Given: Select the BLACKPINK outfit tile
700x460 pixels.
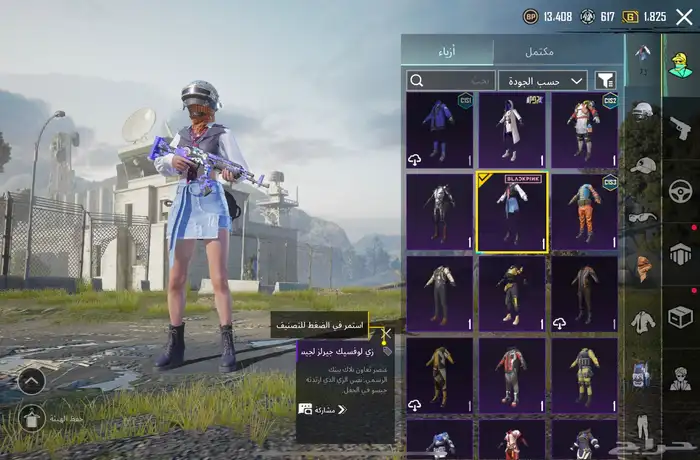Looking at the screenshot, I should coord(511,211).
